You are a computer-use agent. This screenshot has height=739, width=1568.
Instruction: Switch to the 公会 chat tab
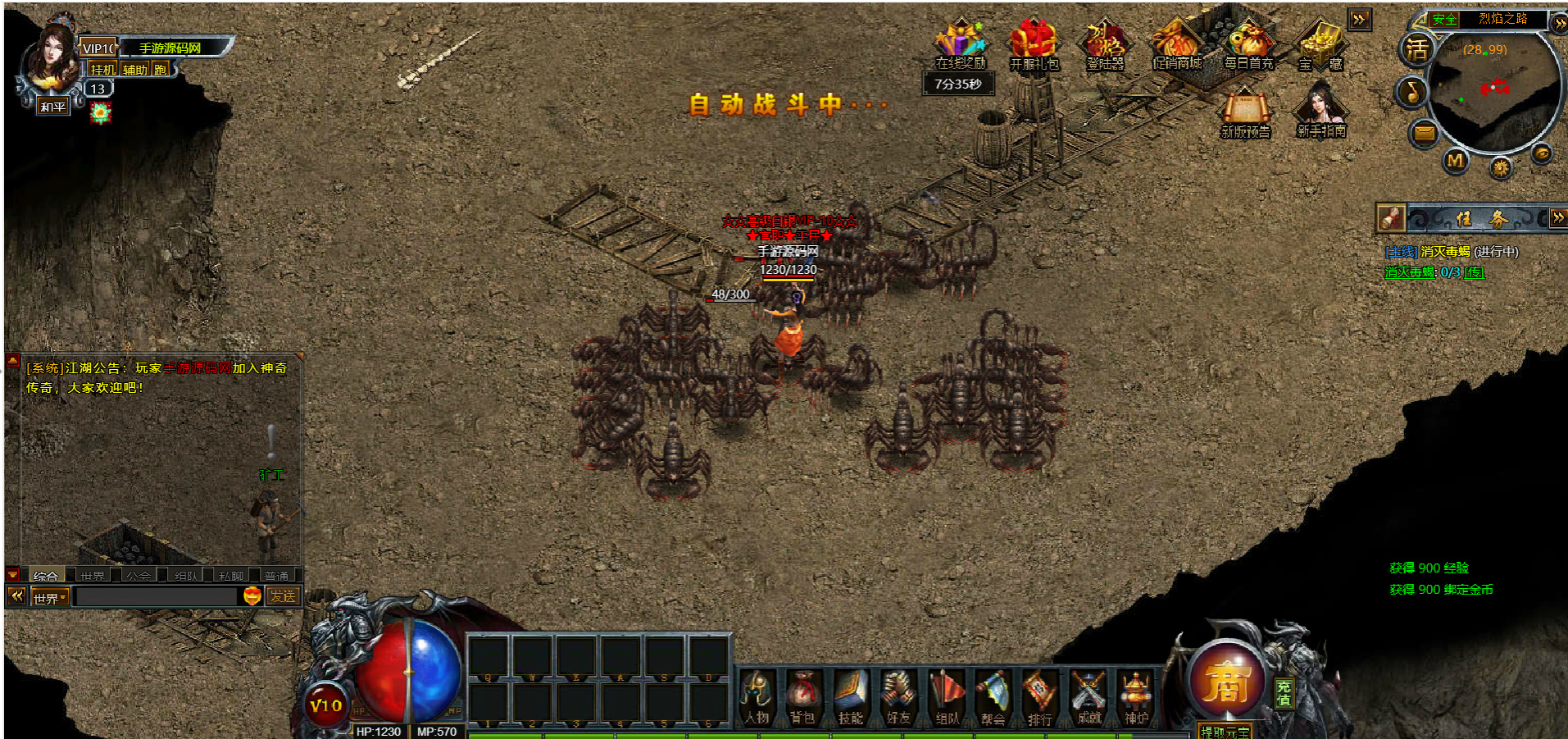pos(139,576)
